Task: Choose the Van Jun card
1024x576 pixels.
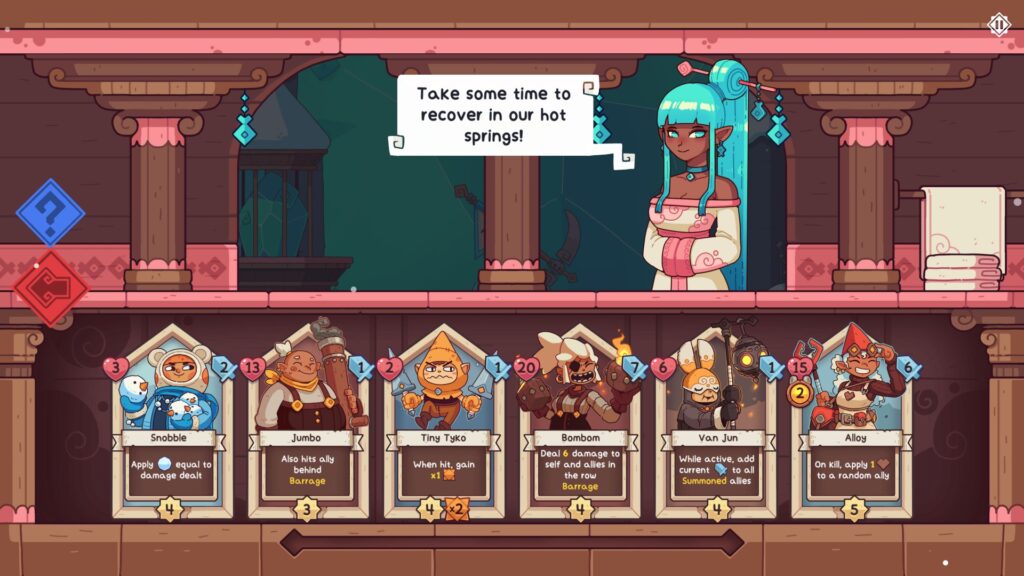Action: 716,420
